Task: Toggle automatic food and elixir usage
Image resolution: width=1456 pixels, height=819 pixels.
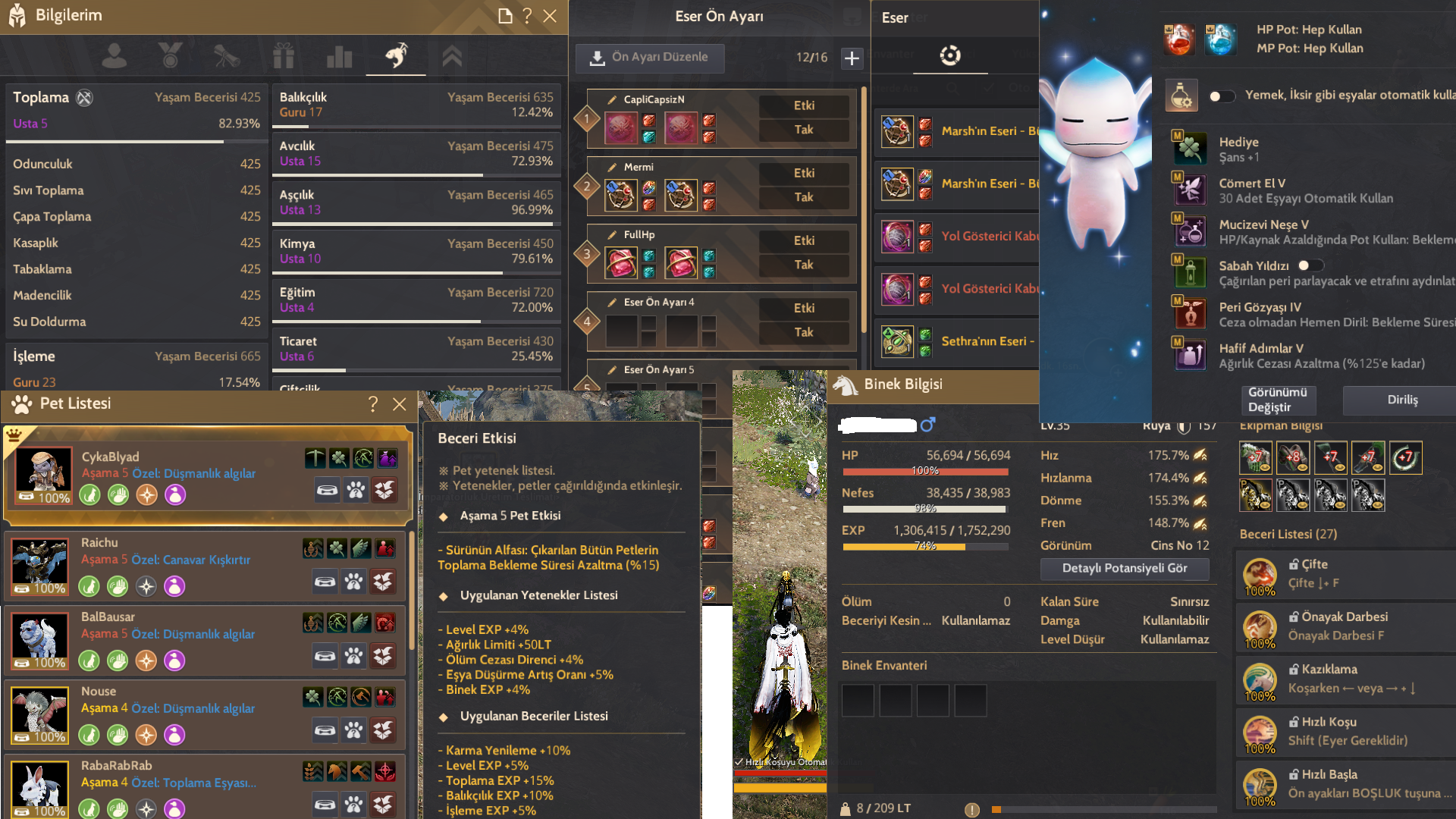Action: [x=1222, y=96]
